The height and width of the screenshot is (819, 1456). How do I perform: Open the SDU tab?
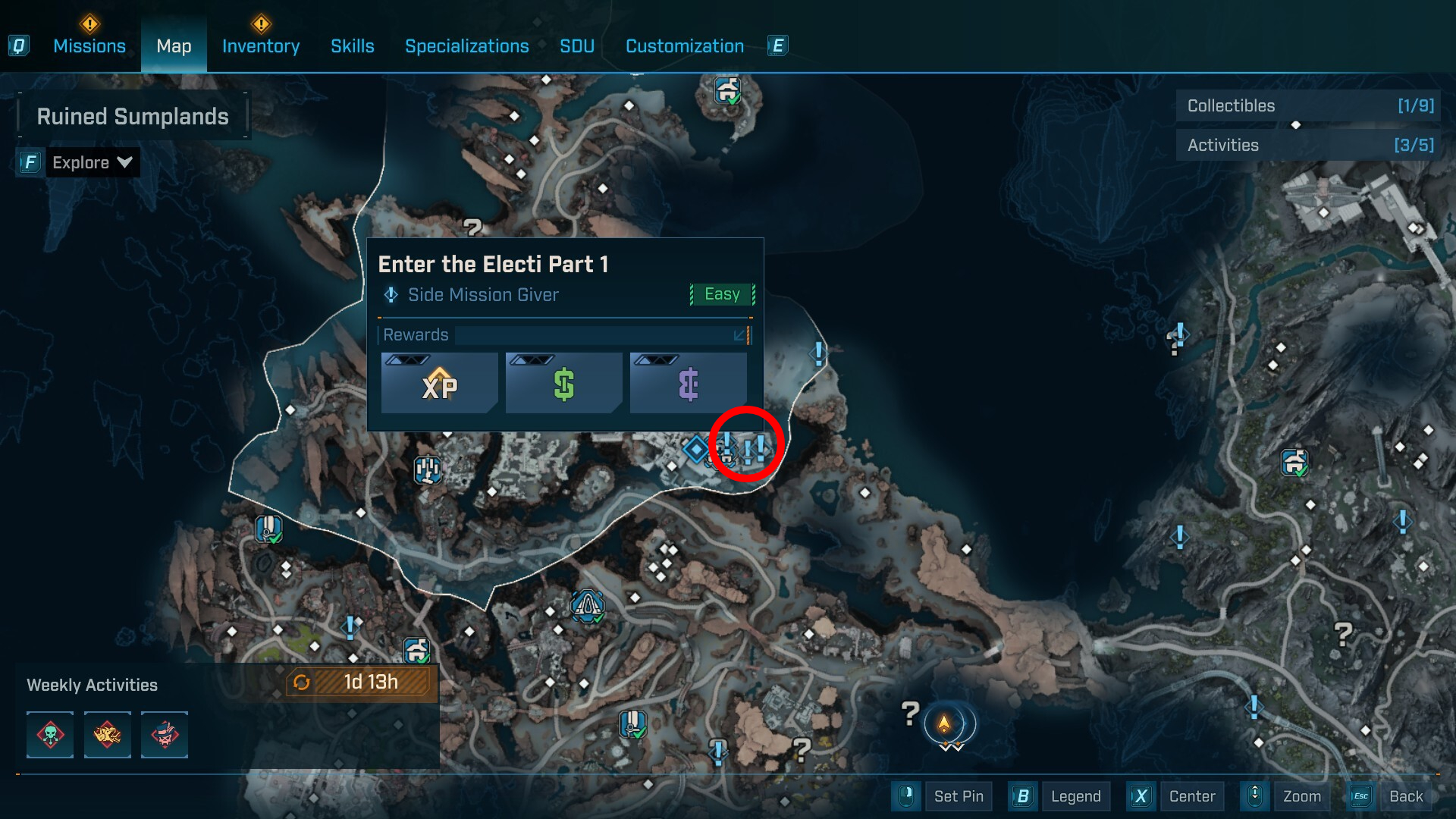click(577, 46)
